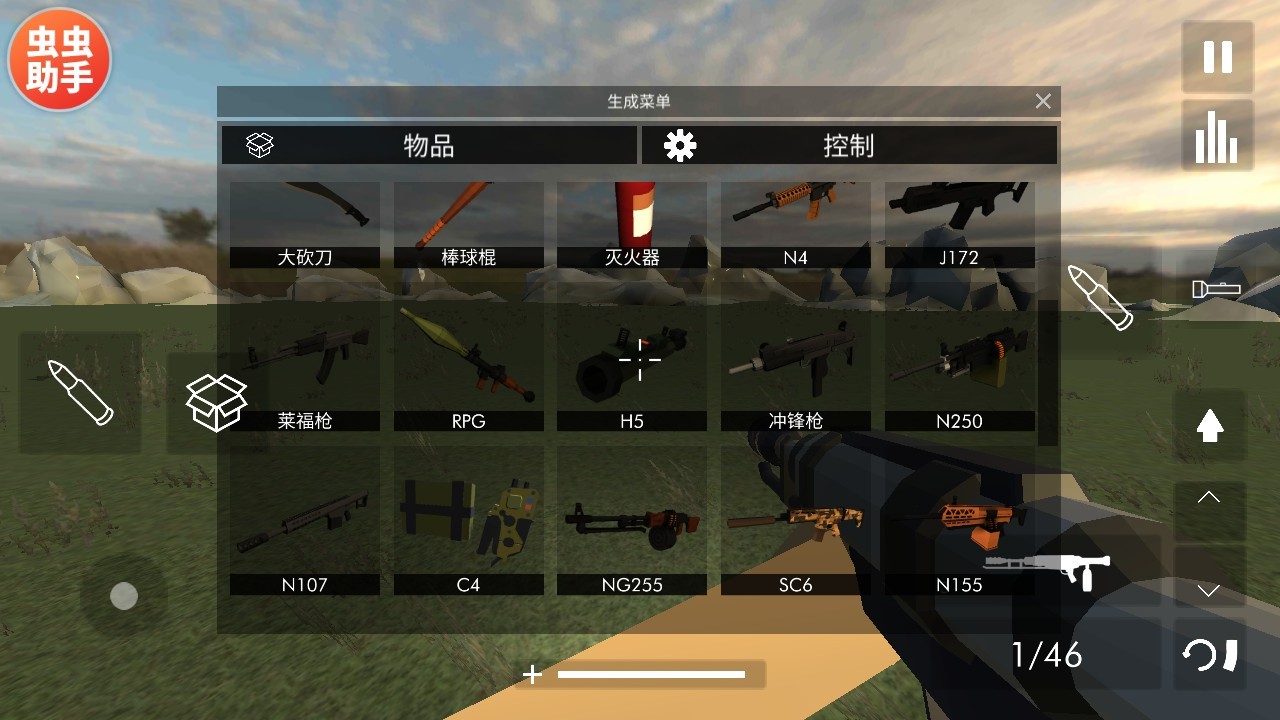Choose the 莱福枪 rifle item
The height and width of the screenshot is (720, 1280).
[305, 368]
